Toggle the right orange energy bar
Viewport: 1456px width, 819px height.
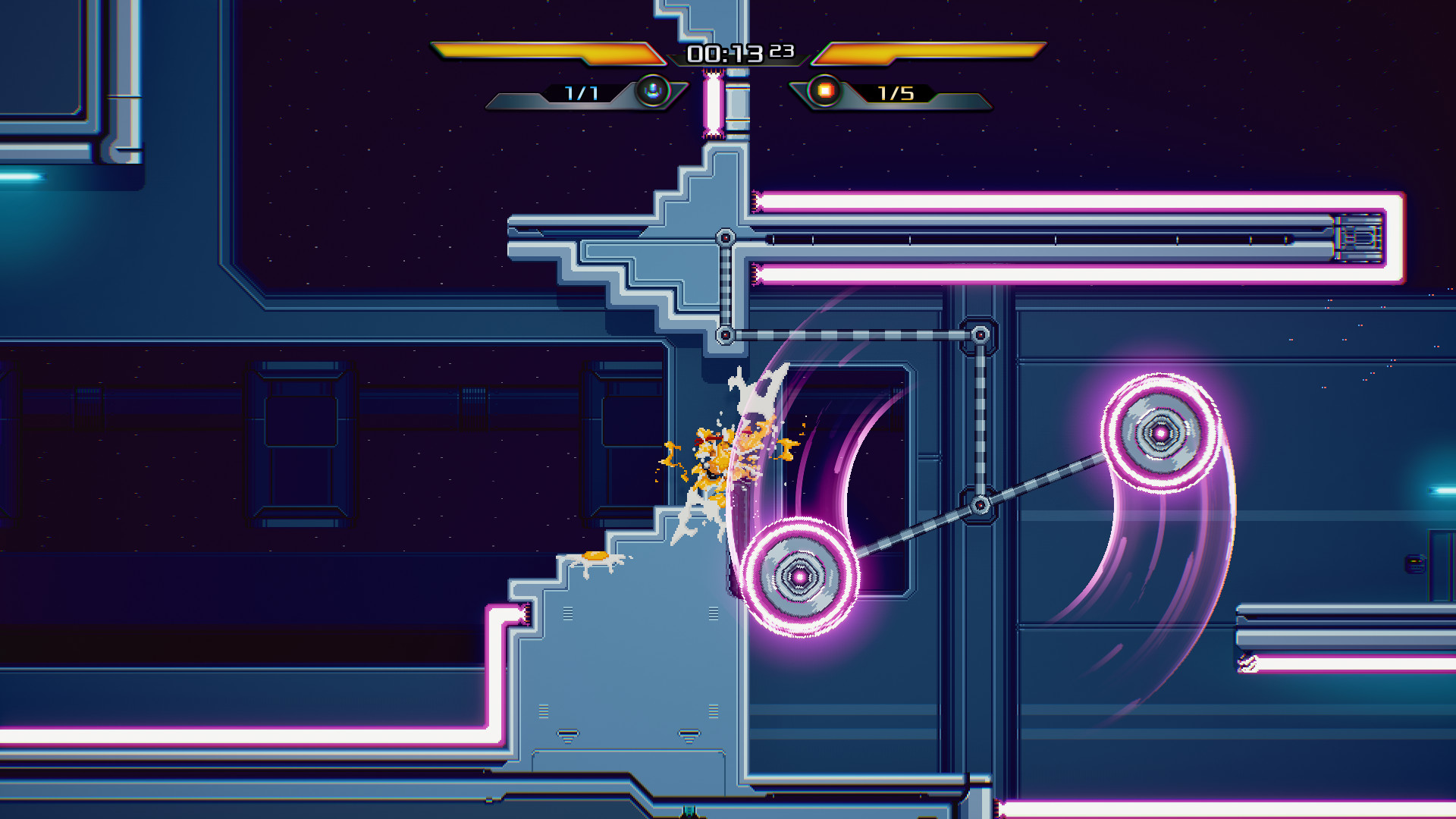pyautogui.click(x=929, y=52)
